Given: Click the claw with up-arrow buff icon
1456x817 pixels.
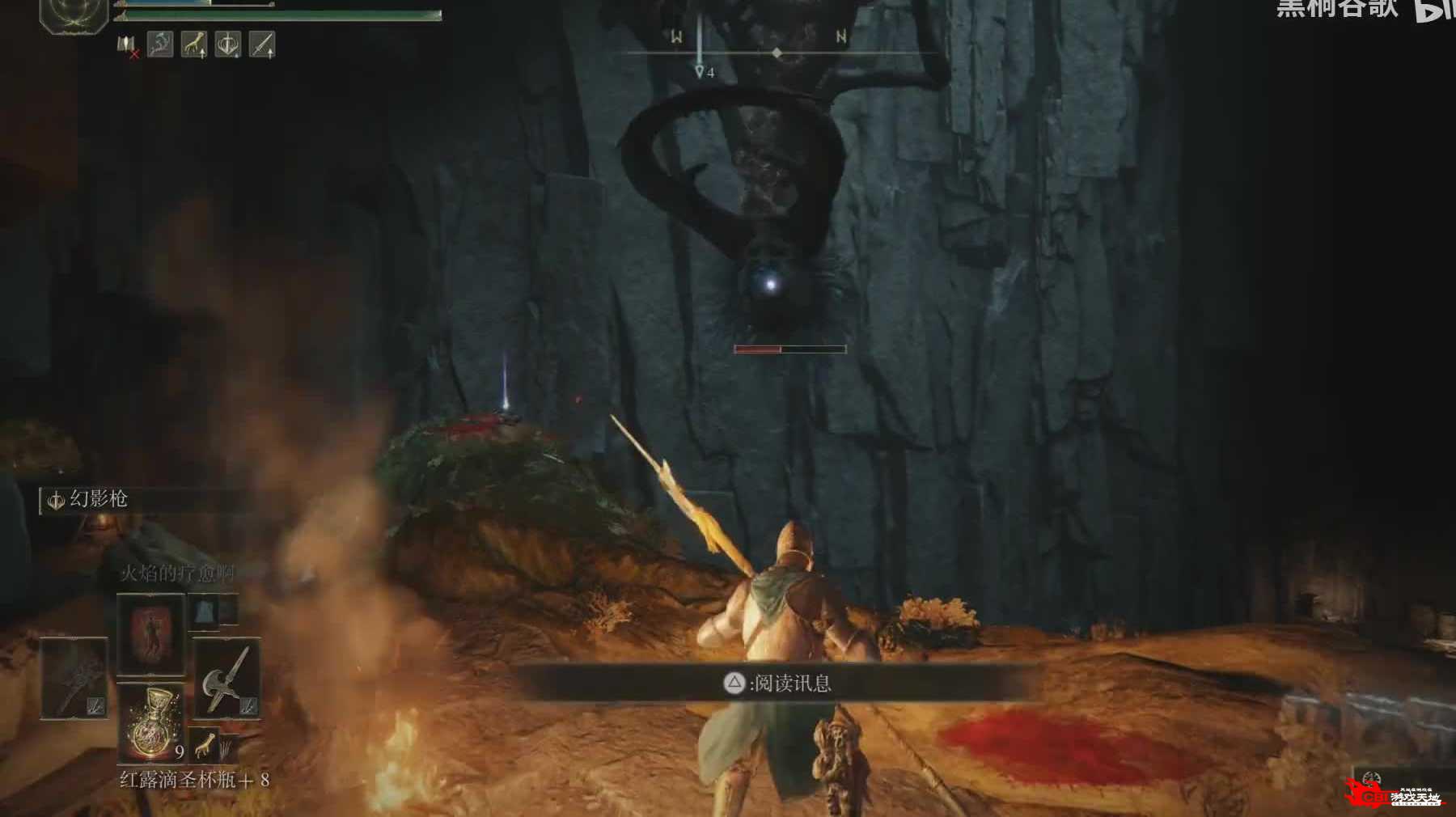Looking at the screenshot, I should pos(194,44).
